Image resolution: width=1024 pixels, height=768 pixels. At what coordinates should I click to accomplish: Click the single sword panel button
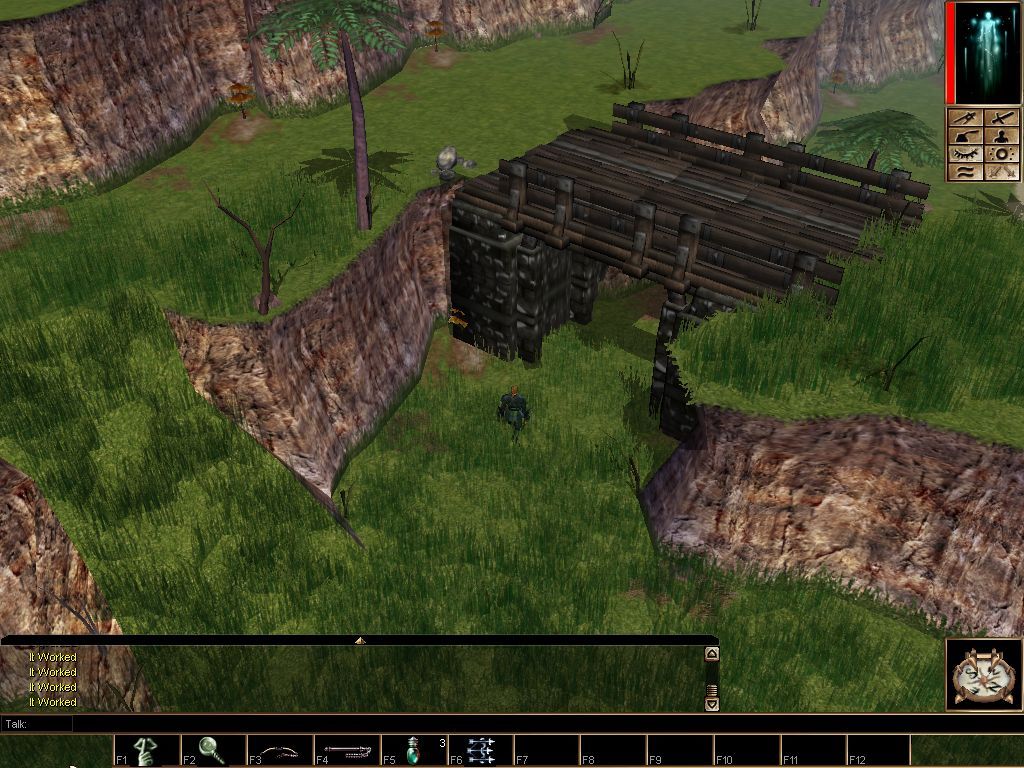pos(1003,119)
